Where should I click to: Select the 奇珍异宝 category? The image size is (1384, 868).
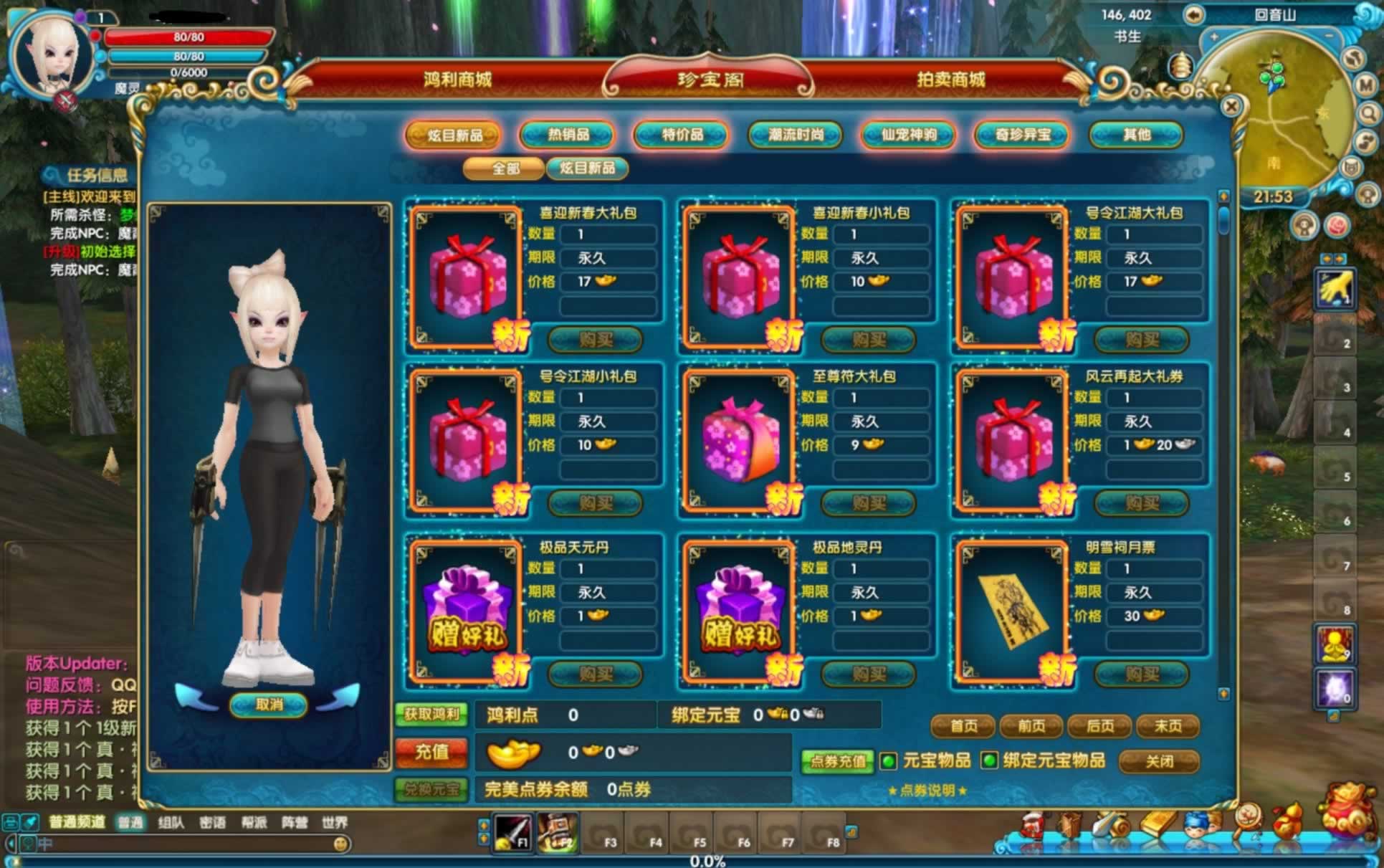coord(1023,135)
